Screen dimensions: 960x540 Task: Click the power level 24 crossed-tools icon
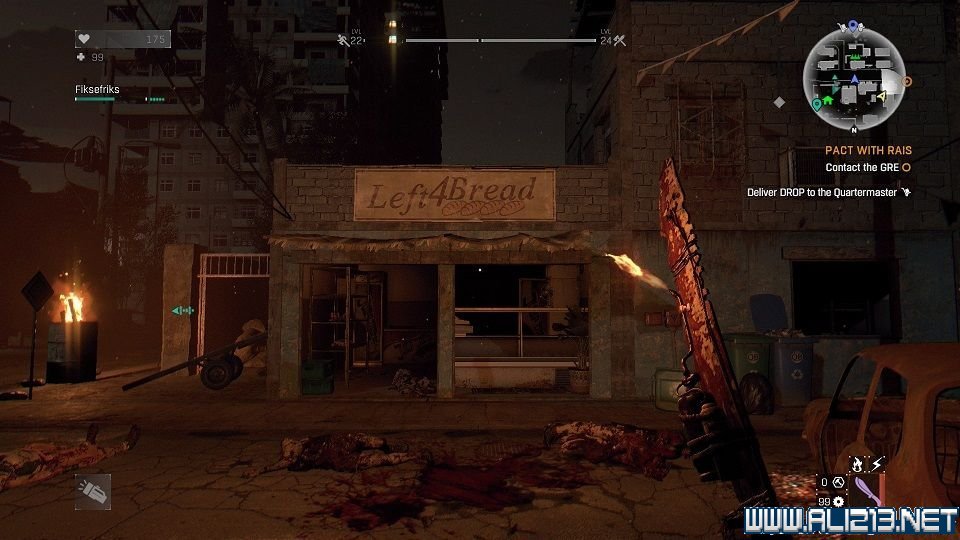pyautogui.click(x=619, y=40)
